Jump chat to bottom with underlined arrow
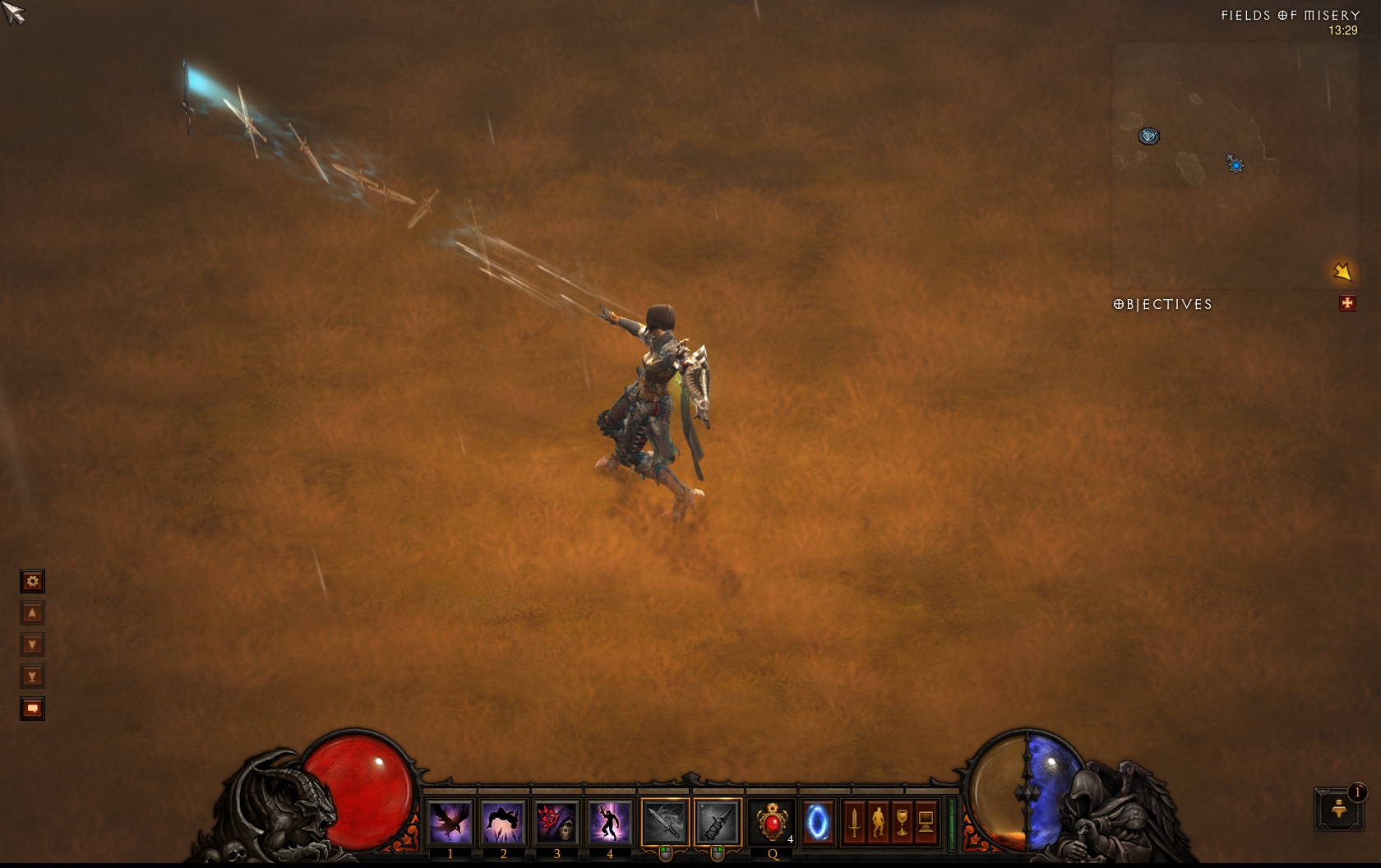1381x868 pixels. pyautogui.click(x=32, y=676)
